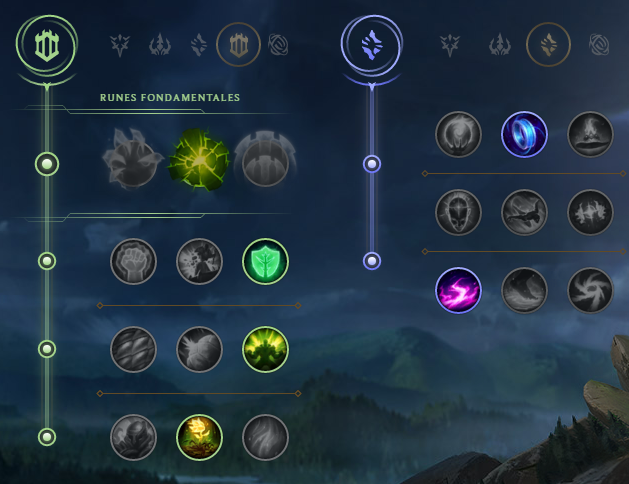
Task: Select the Demolish fist rune
Action: (x=133, y=261)
